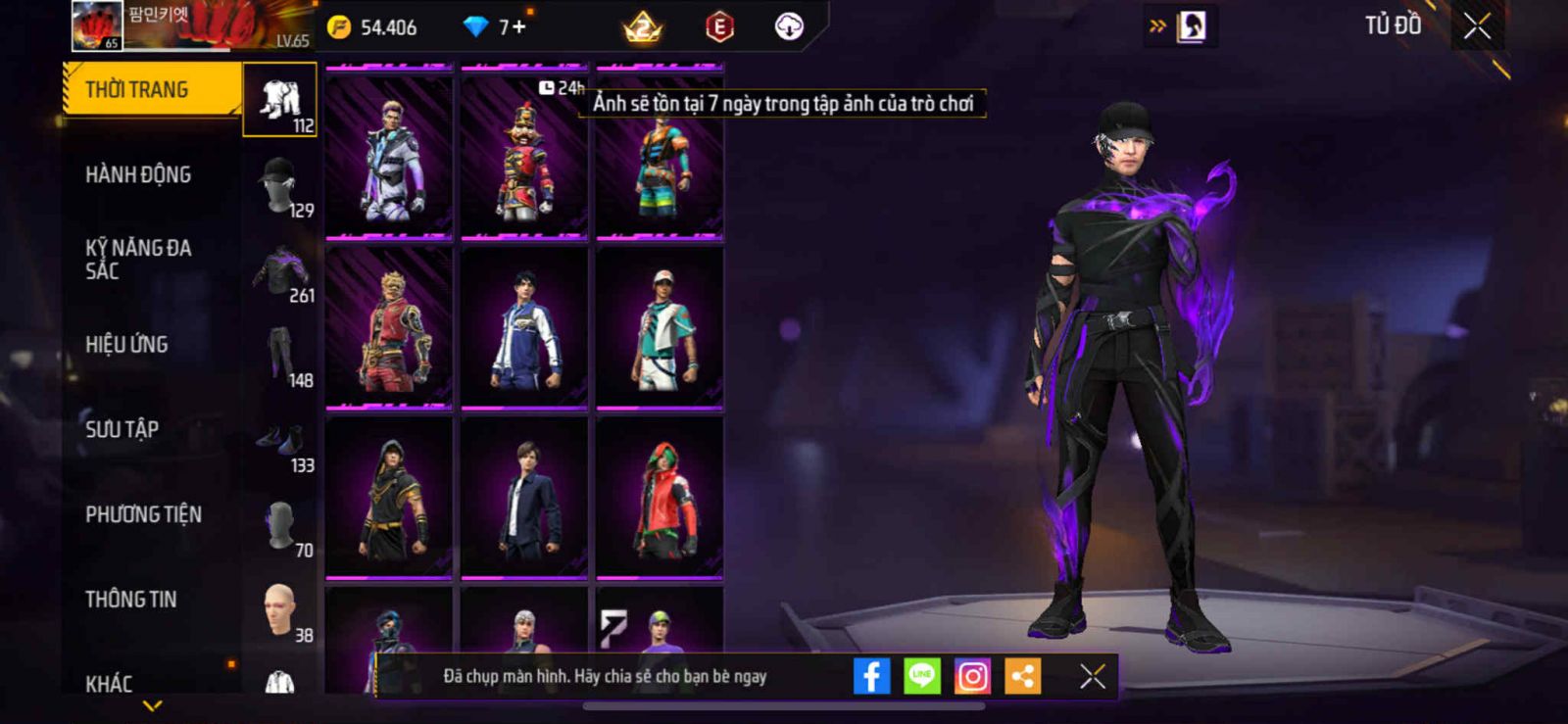Add more diamonds with the plus button
Screen dimensions: 1568x724
(x=518, y=26)
